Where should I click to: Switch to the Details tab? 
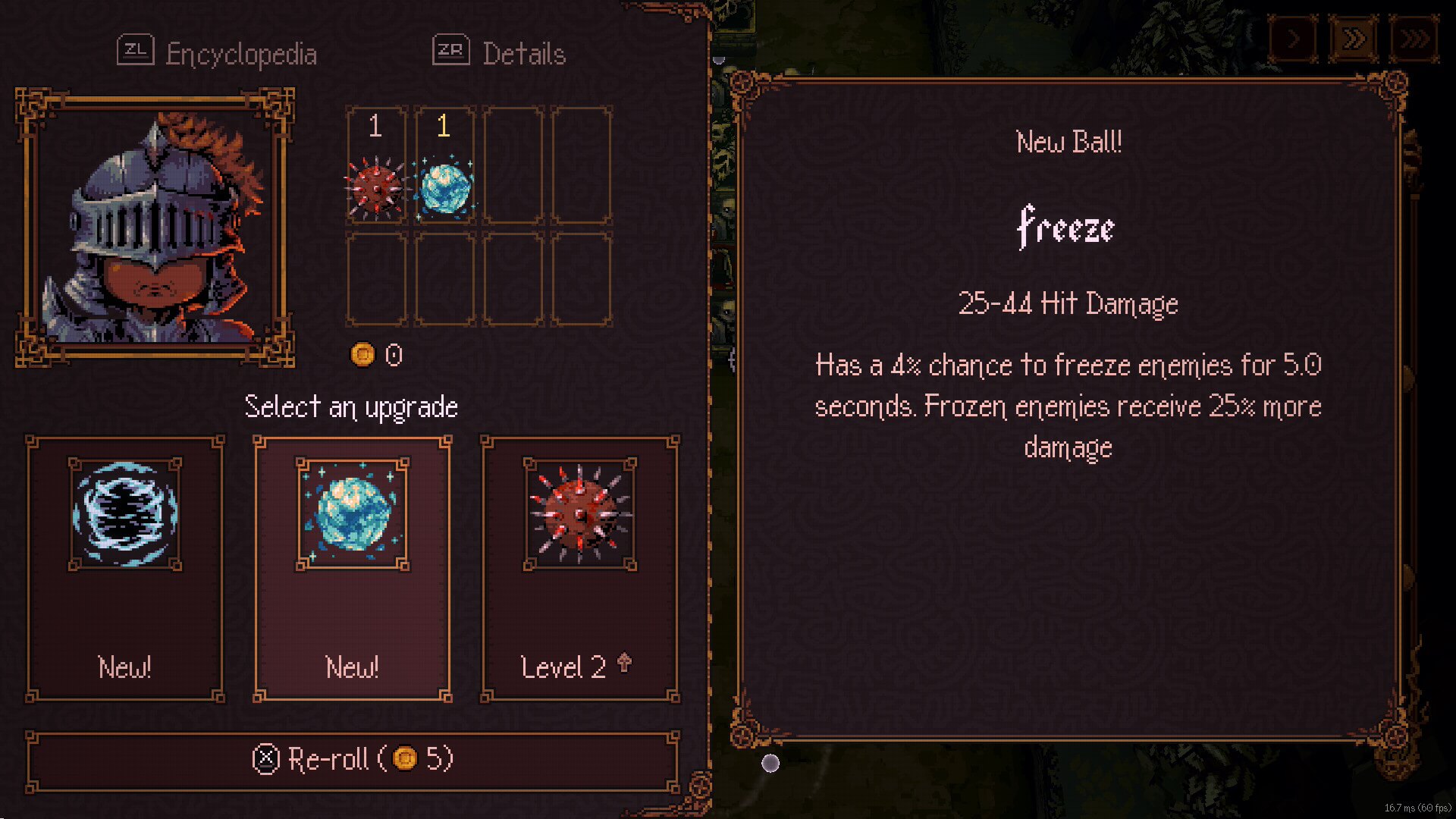500,53
